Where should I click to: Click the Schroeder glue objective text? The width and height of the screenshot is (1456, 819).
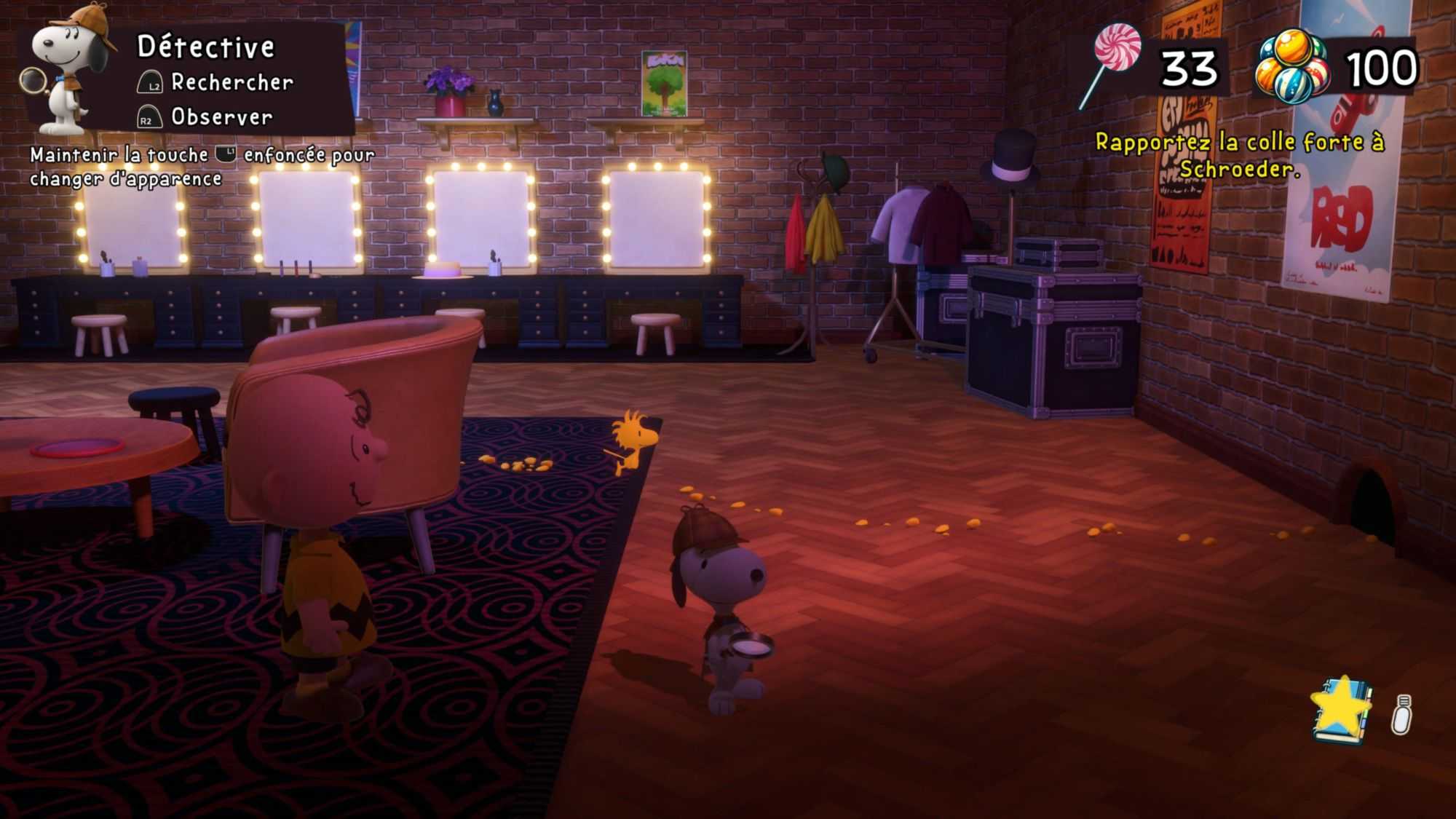pyautogui.click(x=1239, y=155)
